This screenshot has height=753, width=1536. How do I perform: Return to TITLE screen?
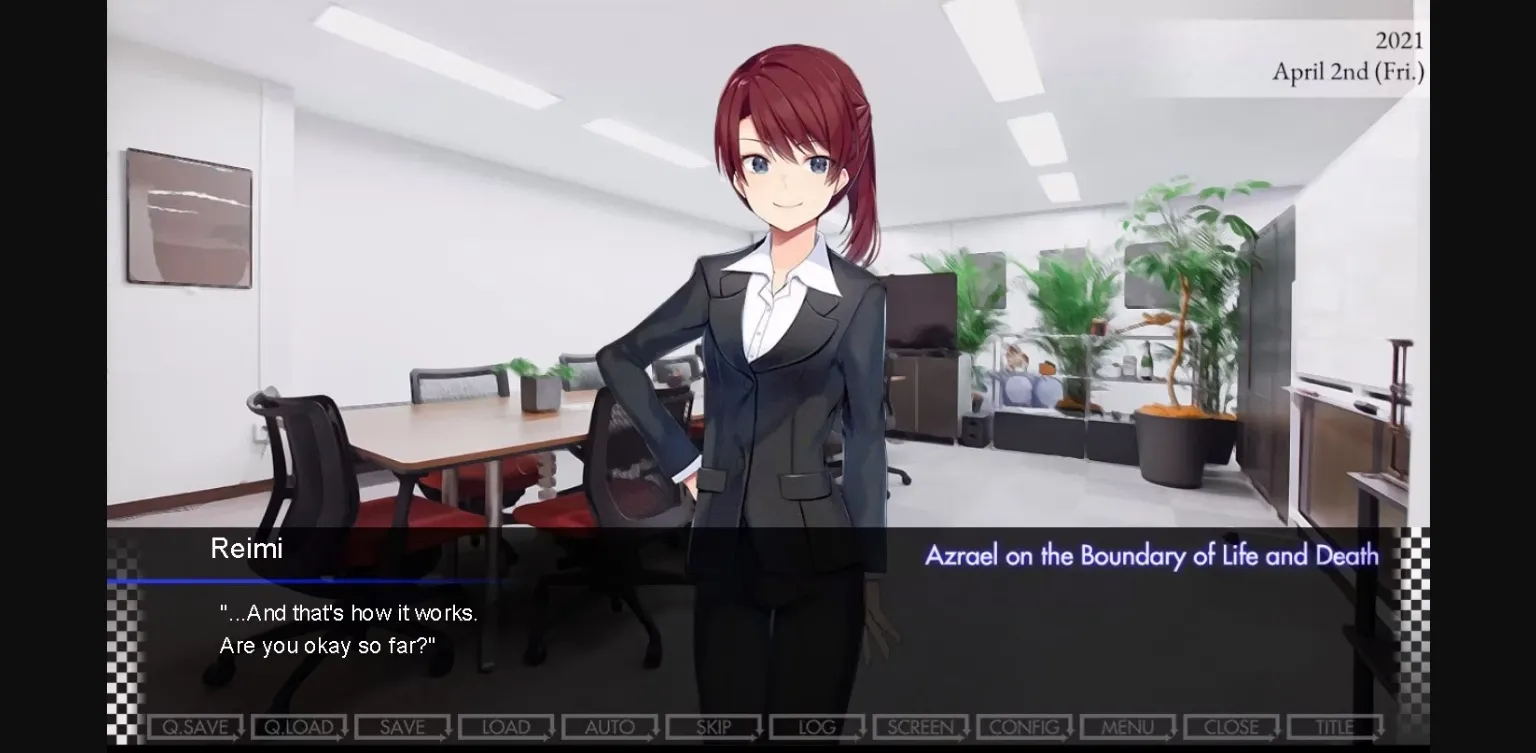pos(1334,727)
